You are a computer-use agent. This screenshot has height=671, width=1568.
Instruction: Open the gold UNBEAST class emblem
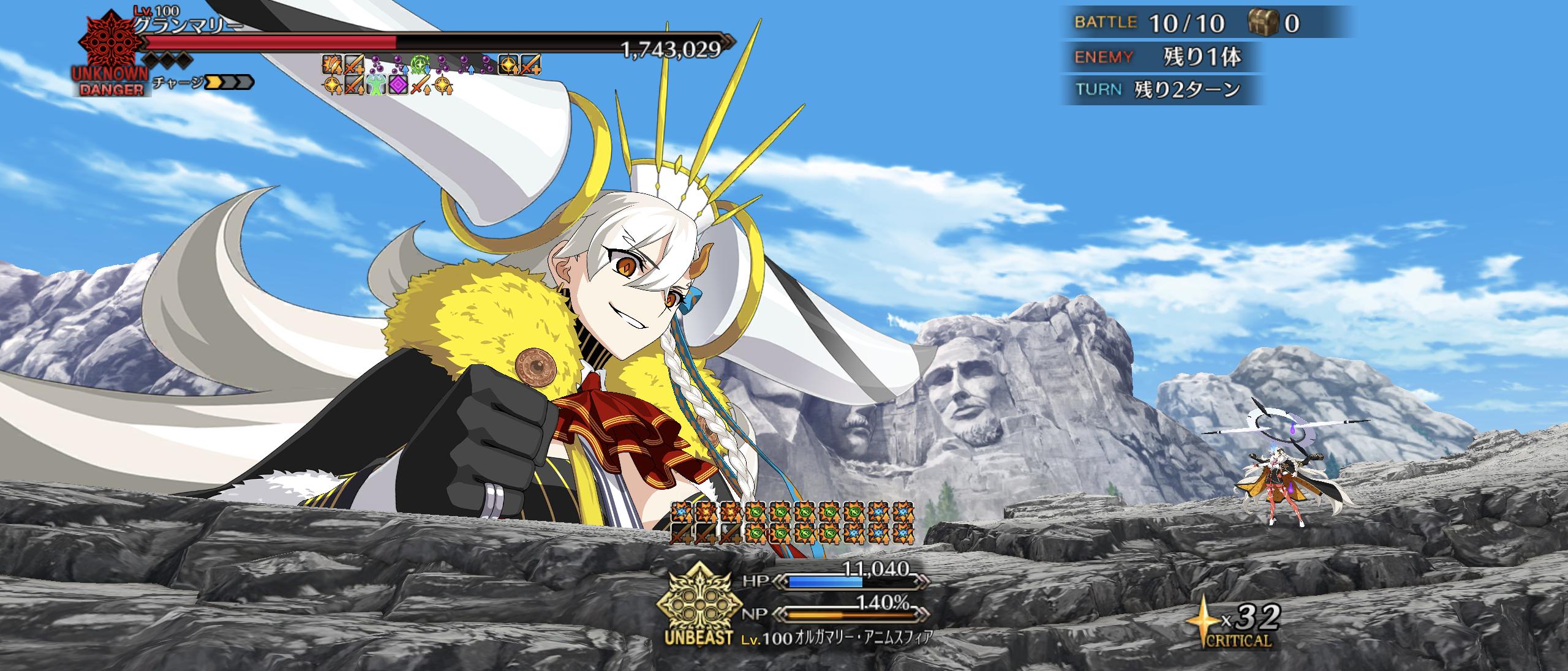click(x=695, y=606)
